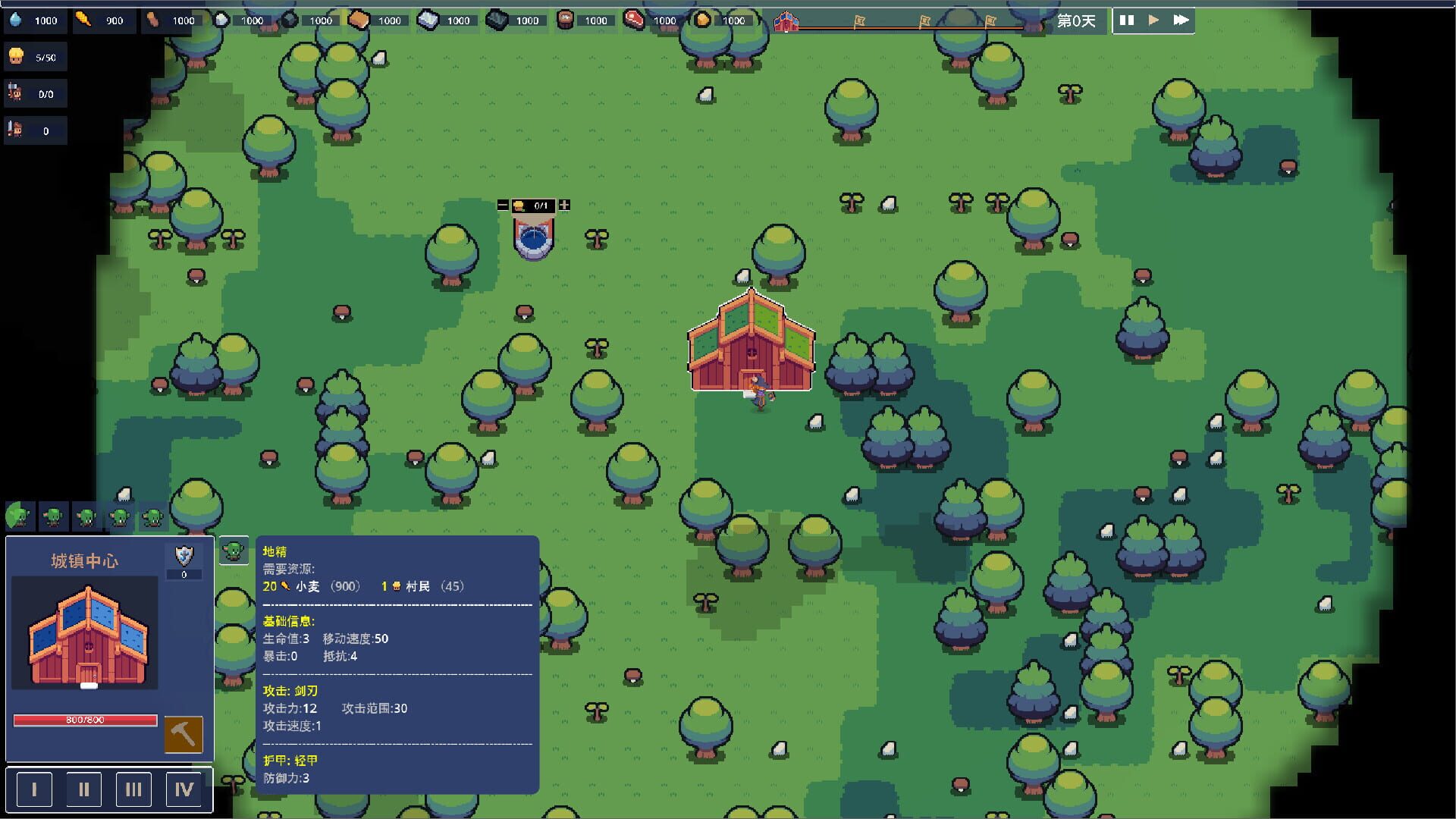The image size is (1456, 819).
Task: Click the white stone resource icon in top bar
Action: [222, 20]
